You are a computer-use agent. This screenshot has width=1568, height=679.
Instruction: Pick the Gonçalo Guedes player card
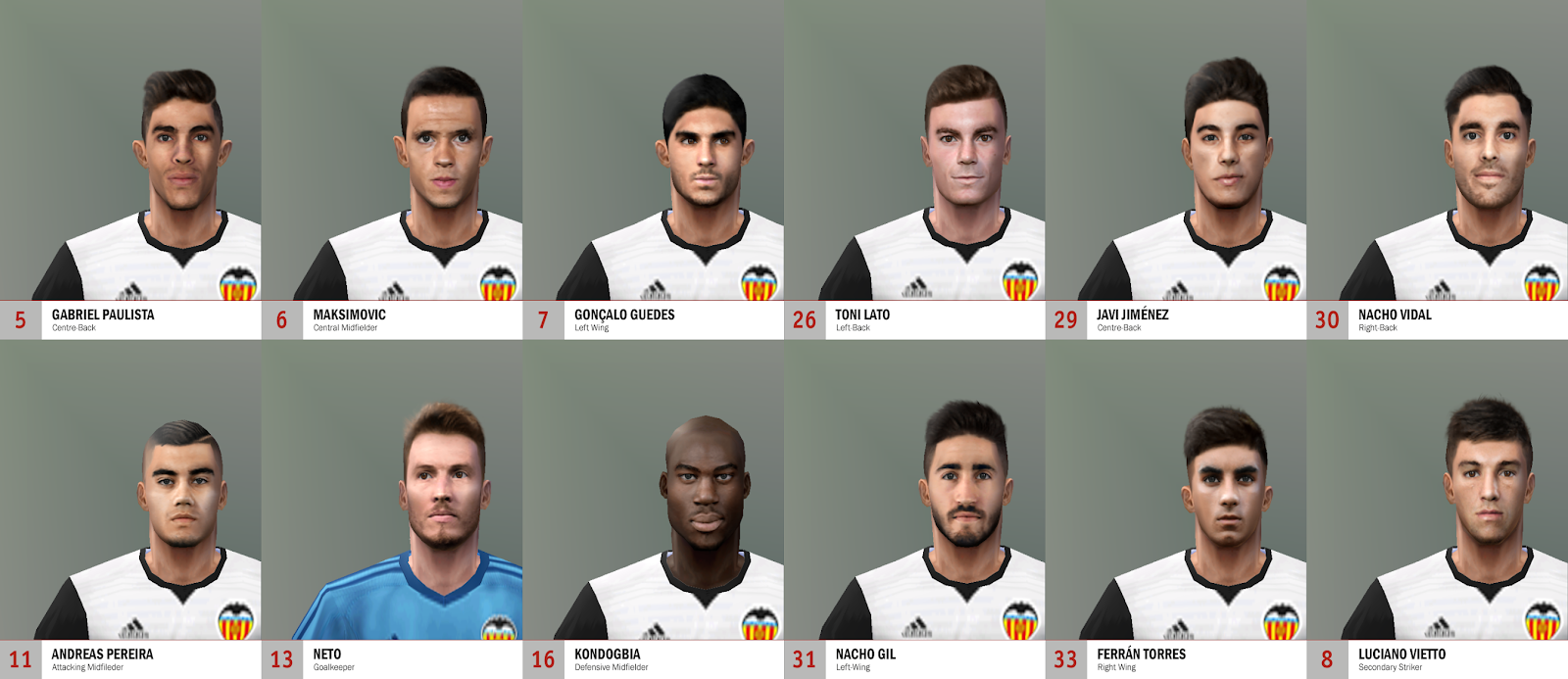654,171
